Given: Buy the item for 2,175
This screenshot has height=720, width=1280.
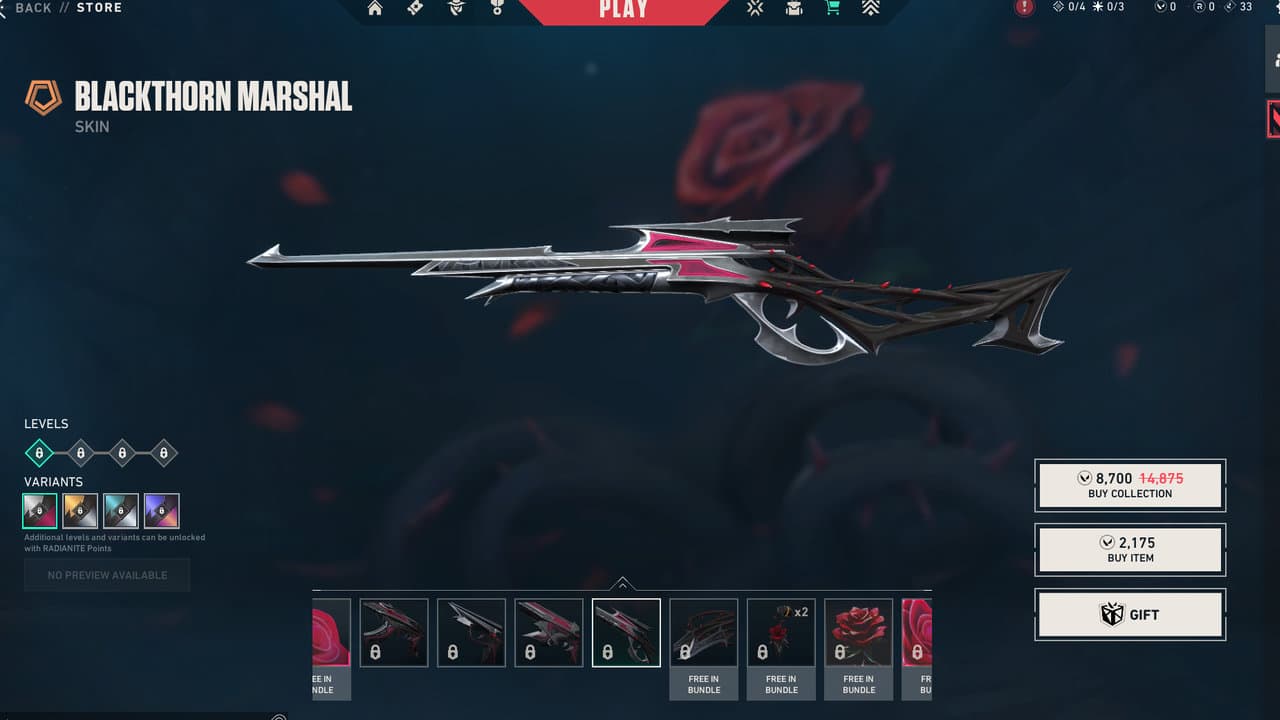Looking at the screenshot, I should pyautogui.click(x=1130, y=549).
